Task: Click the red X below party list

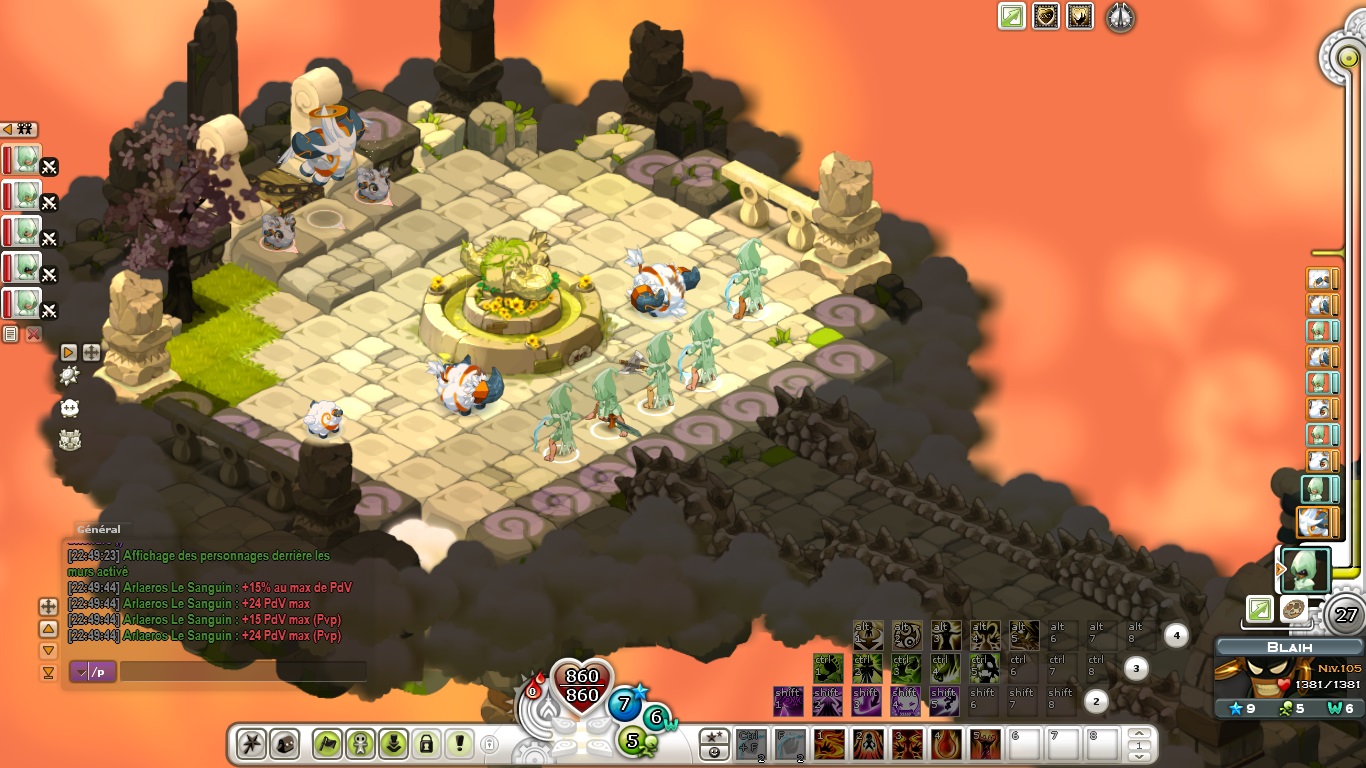Action: (x=33, y=334)
